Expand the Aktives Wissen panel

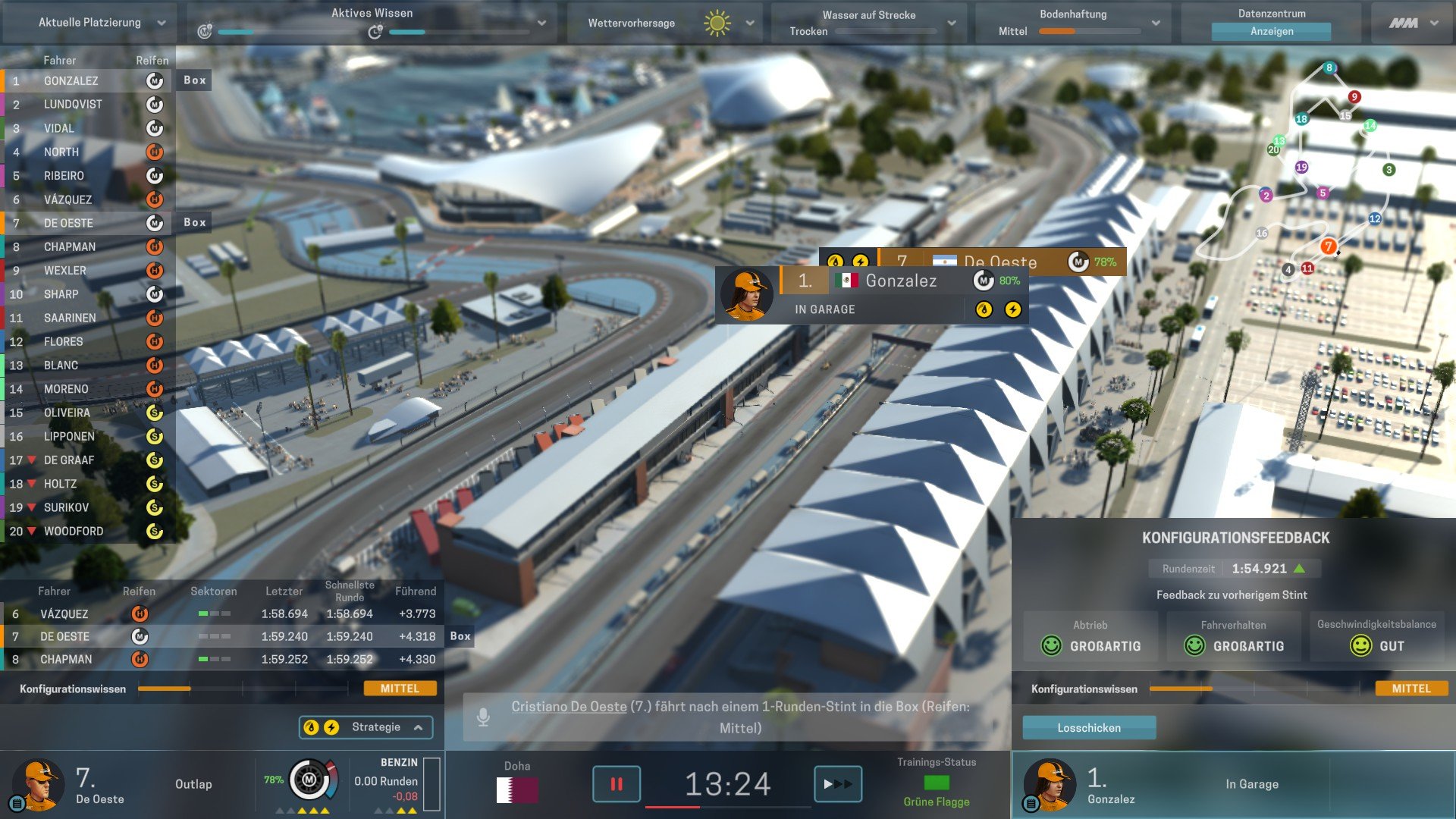tap(541, 23)
